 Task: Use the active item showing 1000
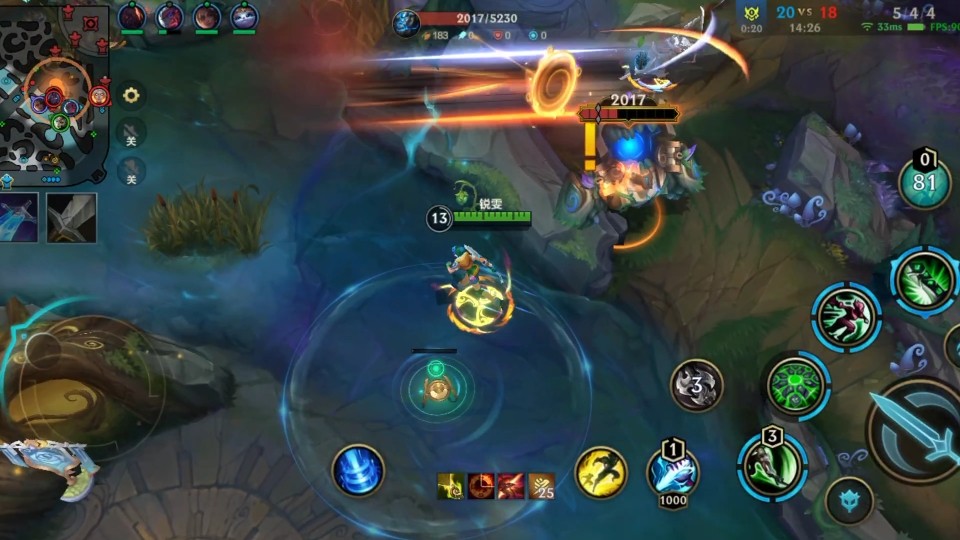(673, 472)
